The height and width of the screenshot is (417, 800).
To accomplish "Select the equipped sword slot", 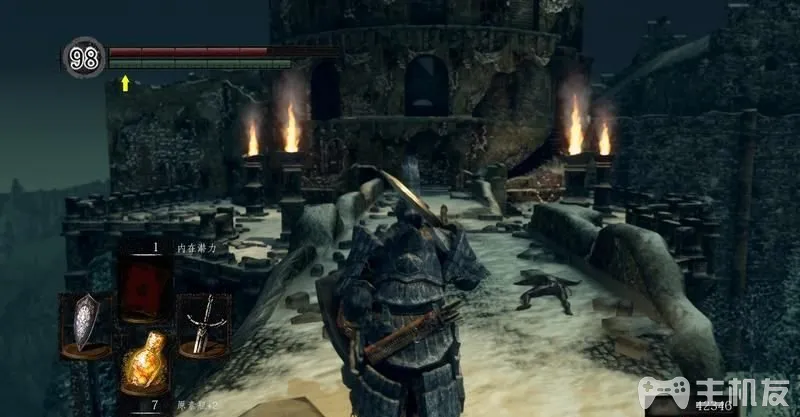I will pyautogui.click(x=204, y=324).
